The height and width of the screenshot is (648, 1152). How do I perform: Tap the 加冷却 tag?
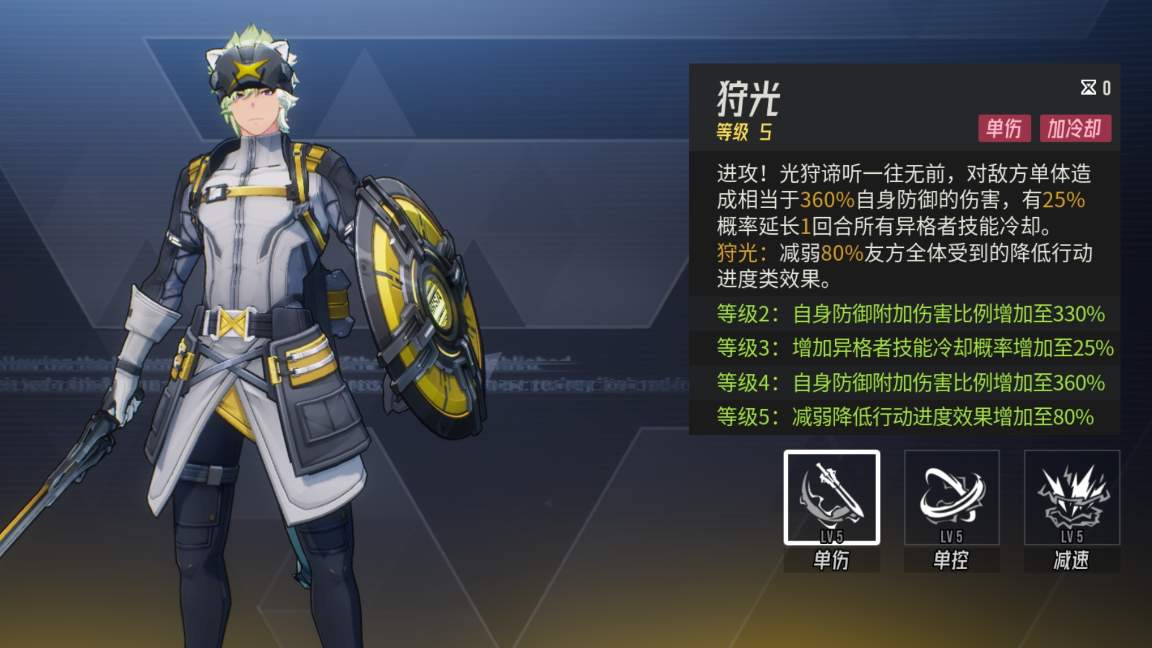[1074, 128]
